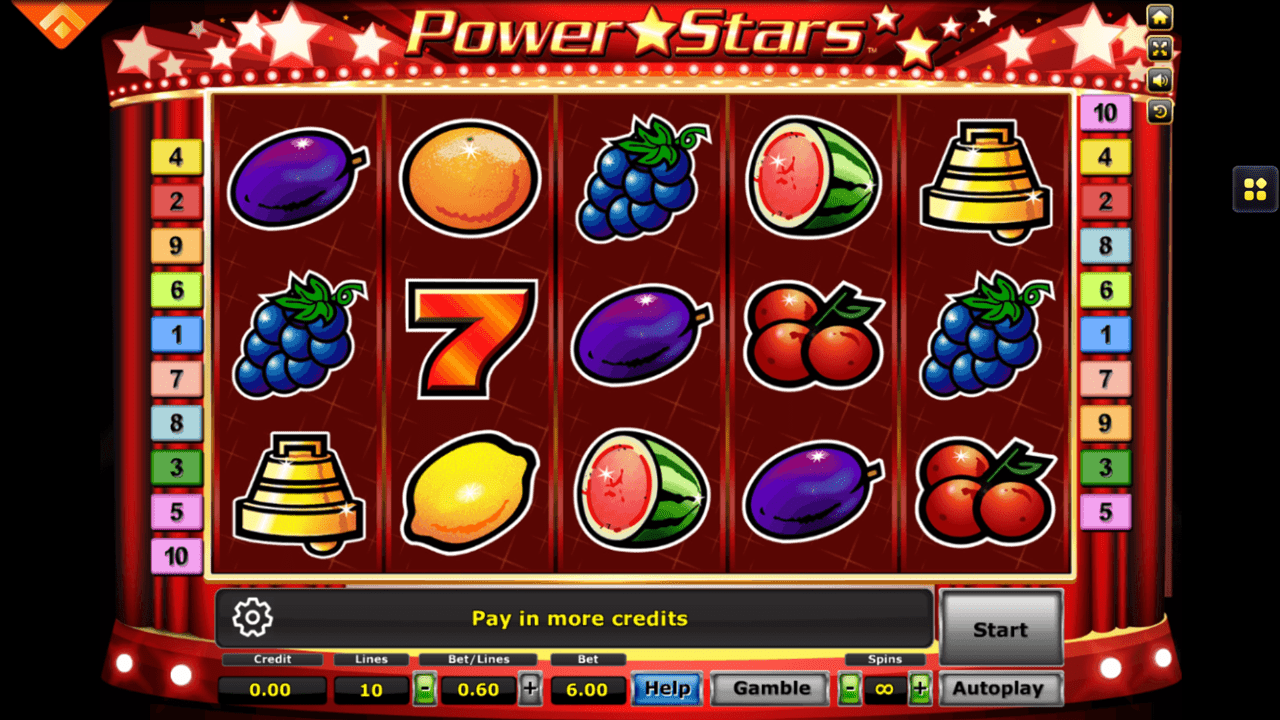Image resolution: width=1280 pixels, height=720 pixels.
Task: Open settings with the gear icon
Action: [252, 618]
